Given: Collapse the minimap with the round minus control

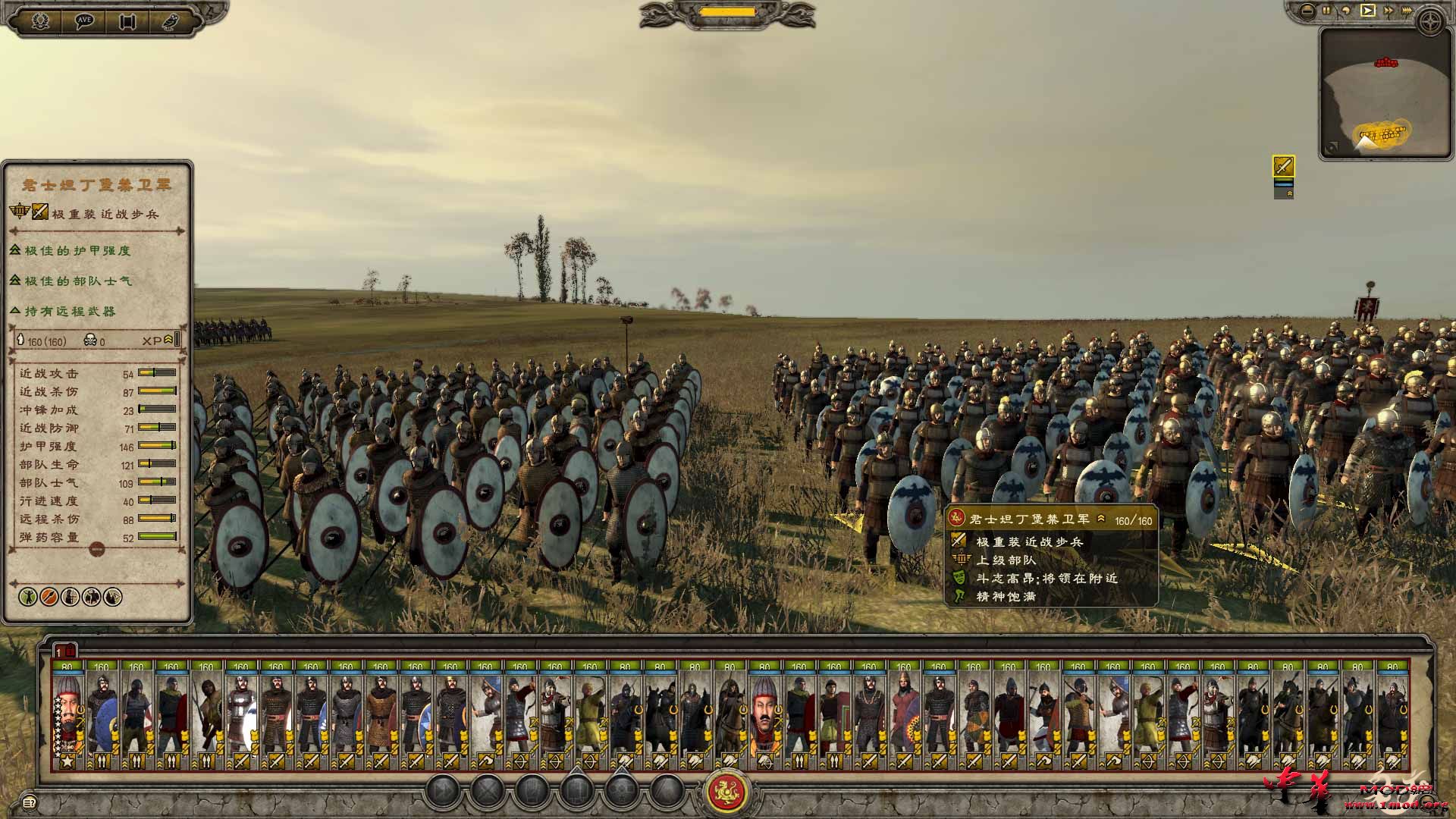Looking at the screenshot, I should [1307, 10].
